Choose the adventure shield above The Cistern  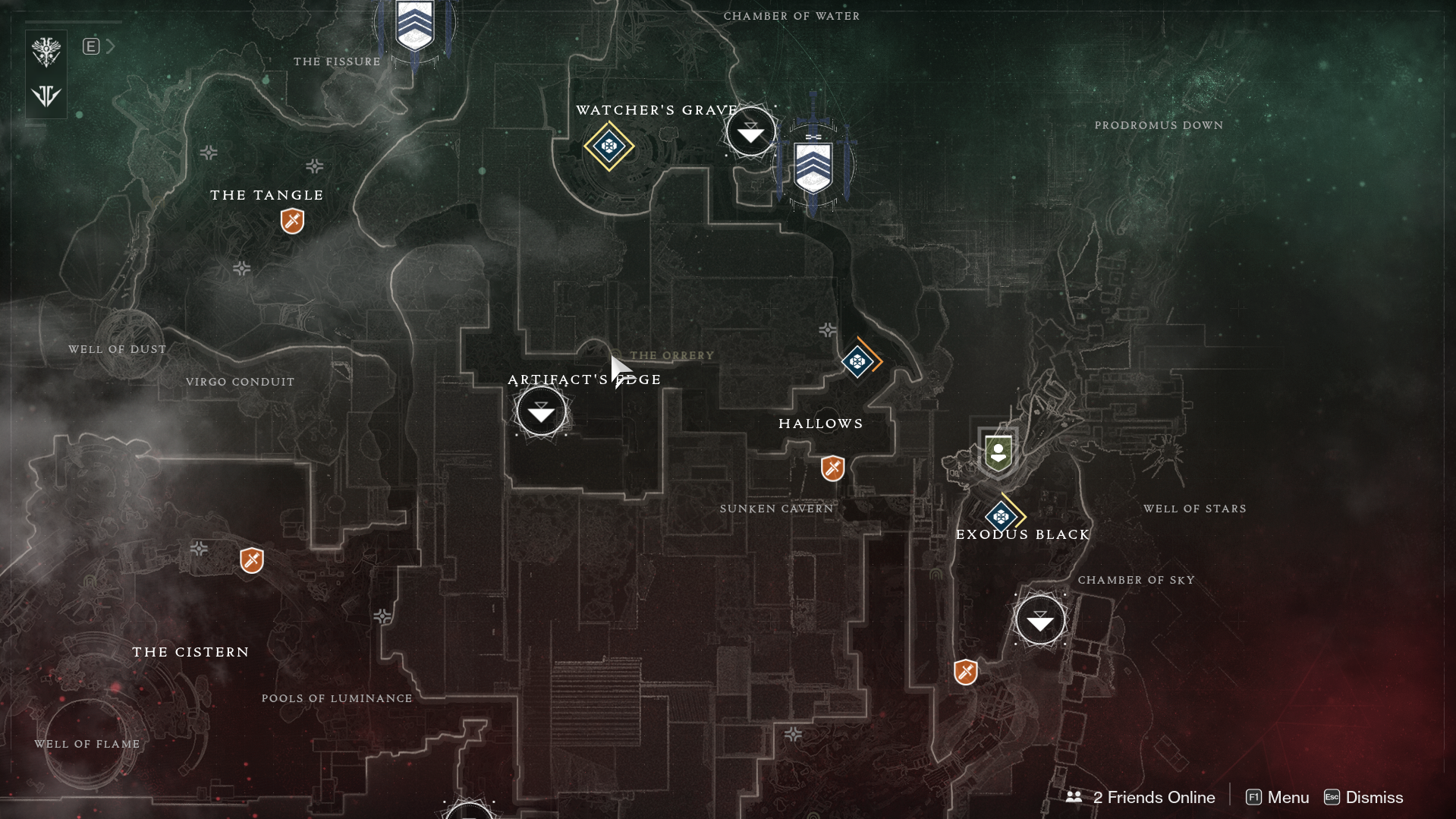(251, 560)
